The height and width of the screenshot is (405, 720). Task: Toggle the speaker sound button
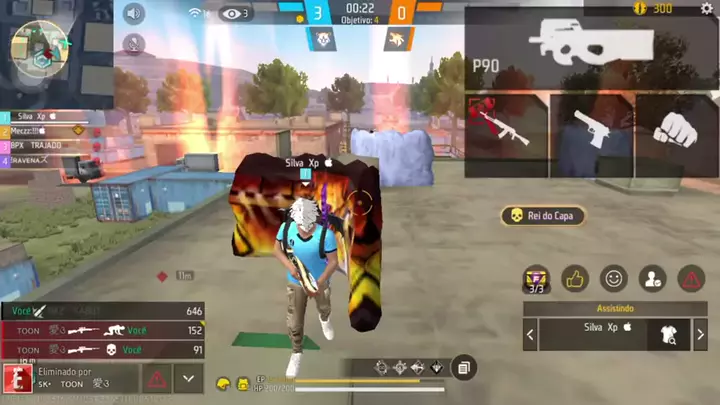click(x=134, y=14)
